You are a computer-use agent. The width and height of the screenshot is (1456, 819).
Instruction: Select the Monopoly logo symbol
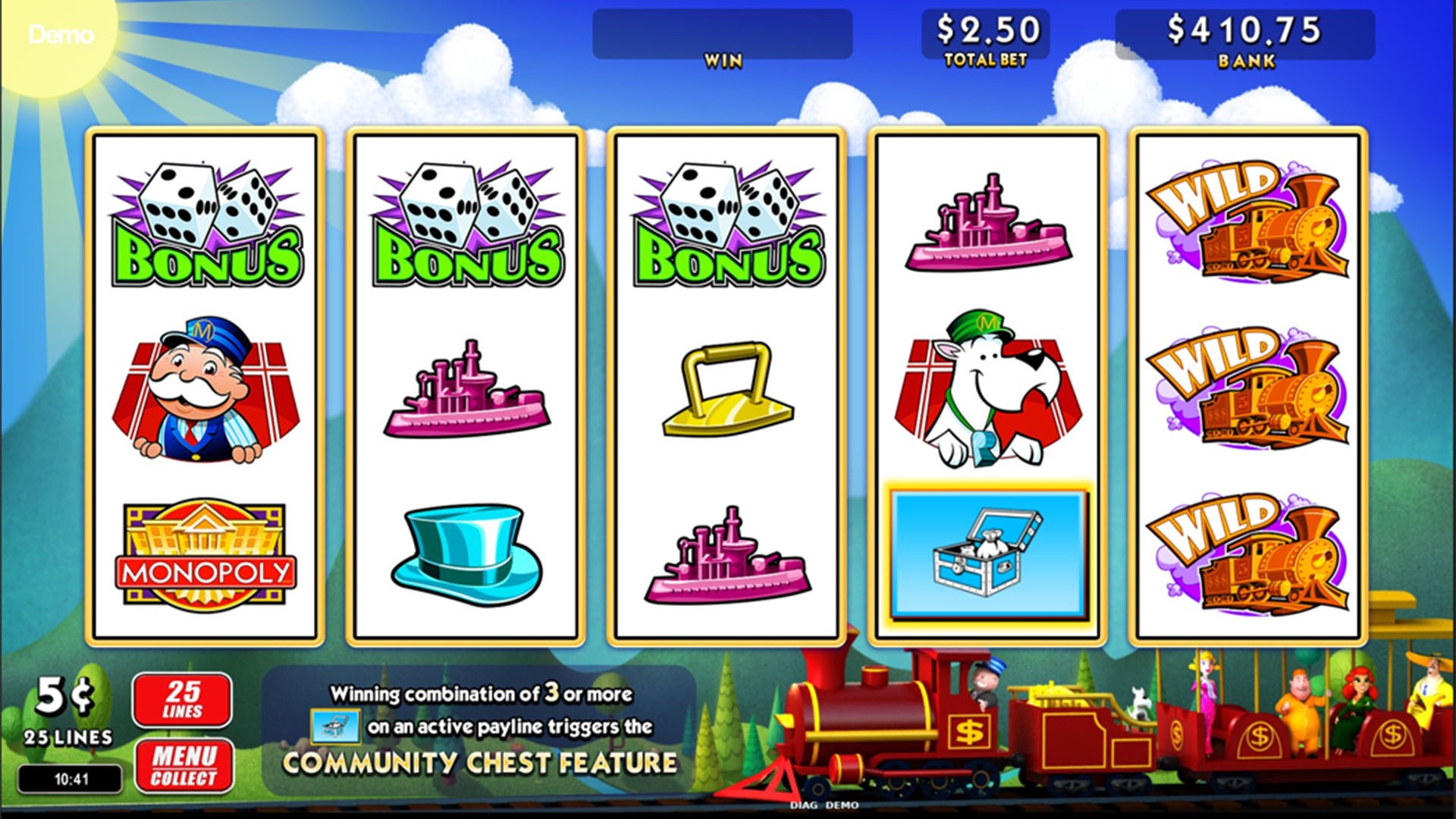pyautogui.click(x=203, y=554)
